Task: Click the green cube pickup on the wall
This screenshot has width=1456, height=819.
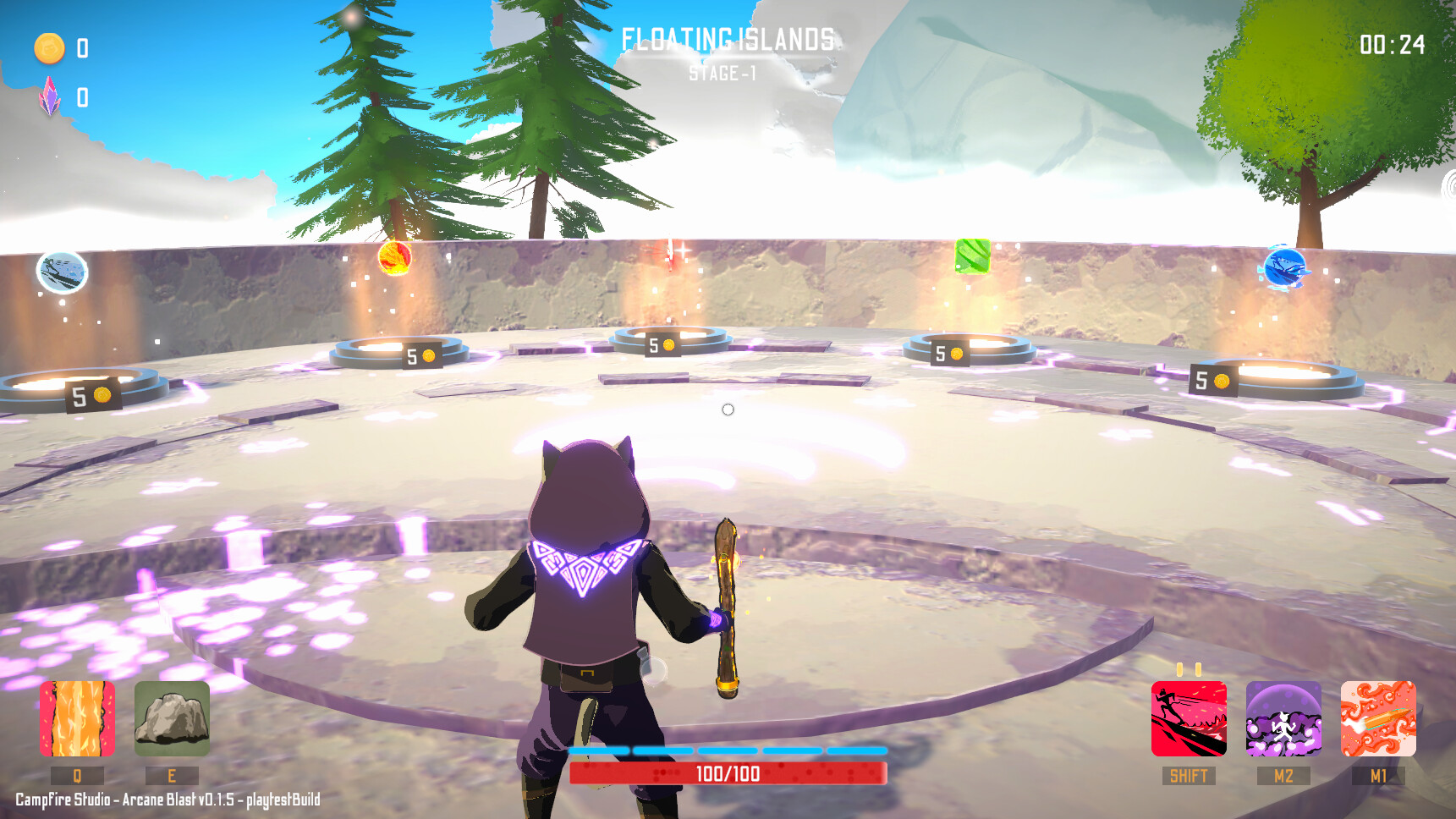Action: click(971, 258)
